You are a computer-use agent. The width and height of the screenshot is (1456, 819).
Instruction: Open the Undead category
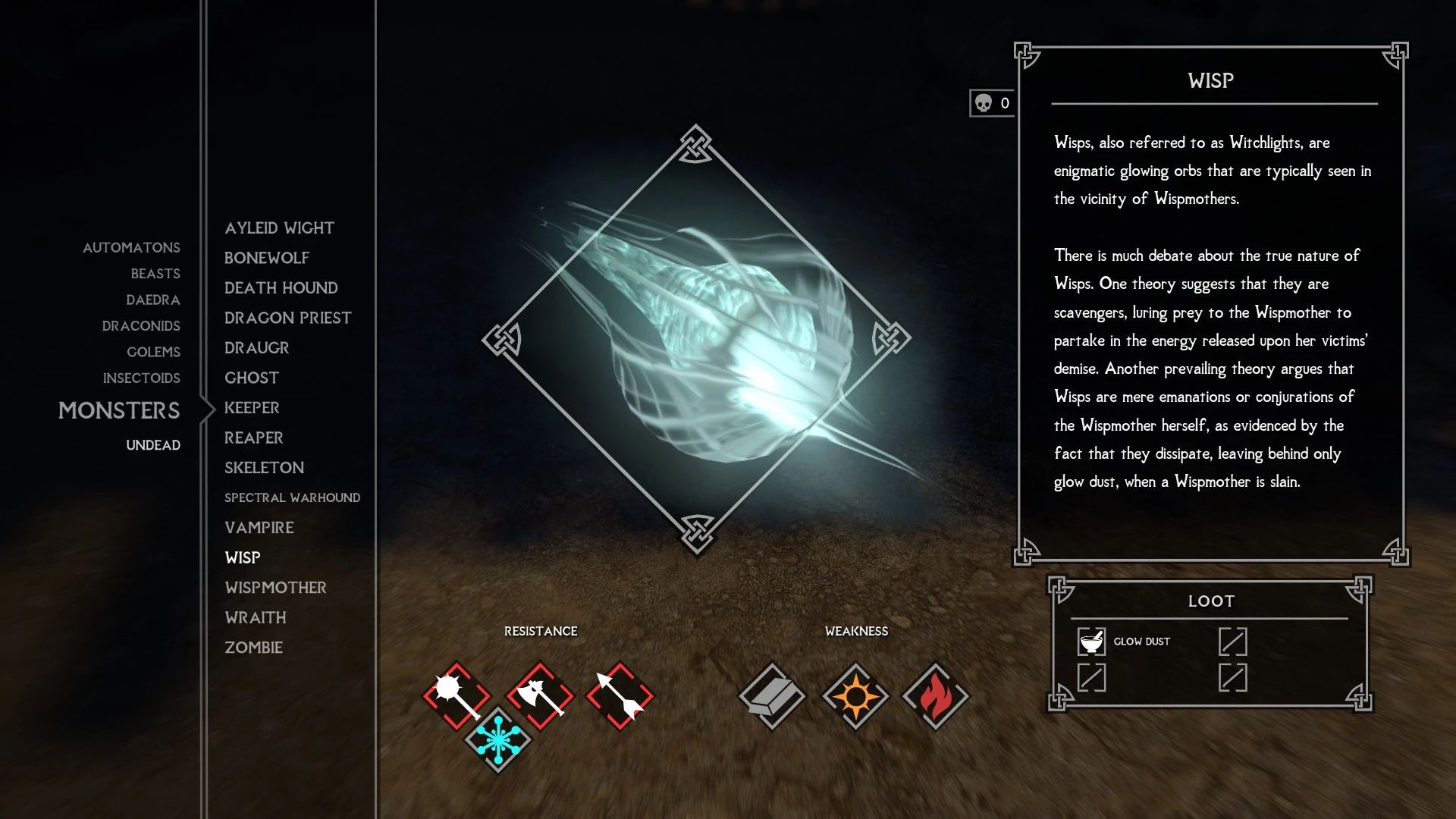(153, 445)
